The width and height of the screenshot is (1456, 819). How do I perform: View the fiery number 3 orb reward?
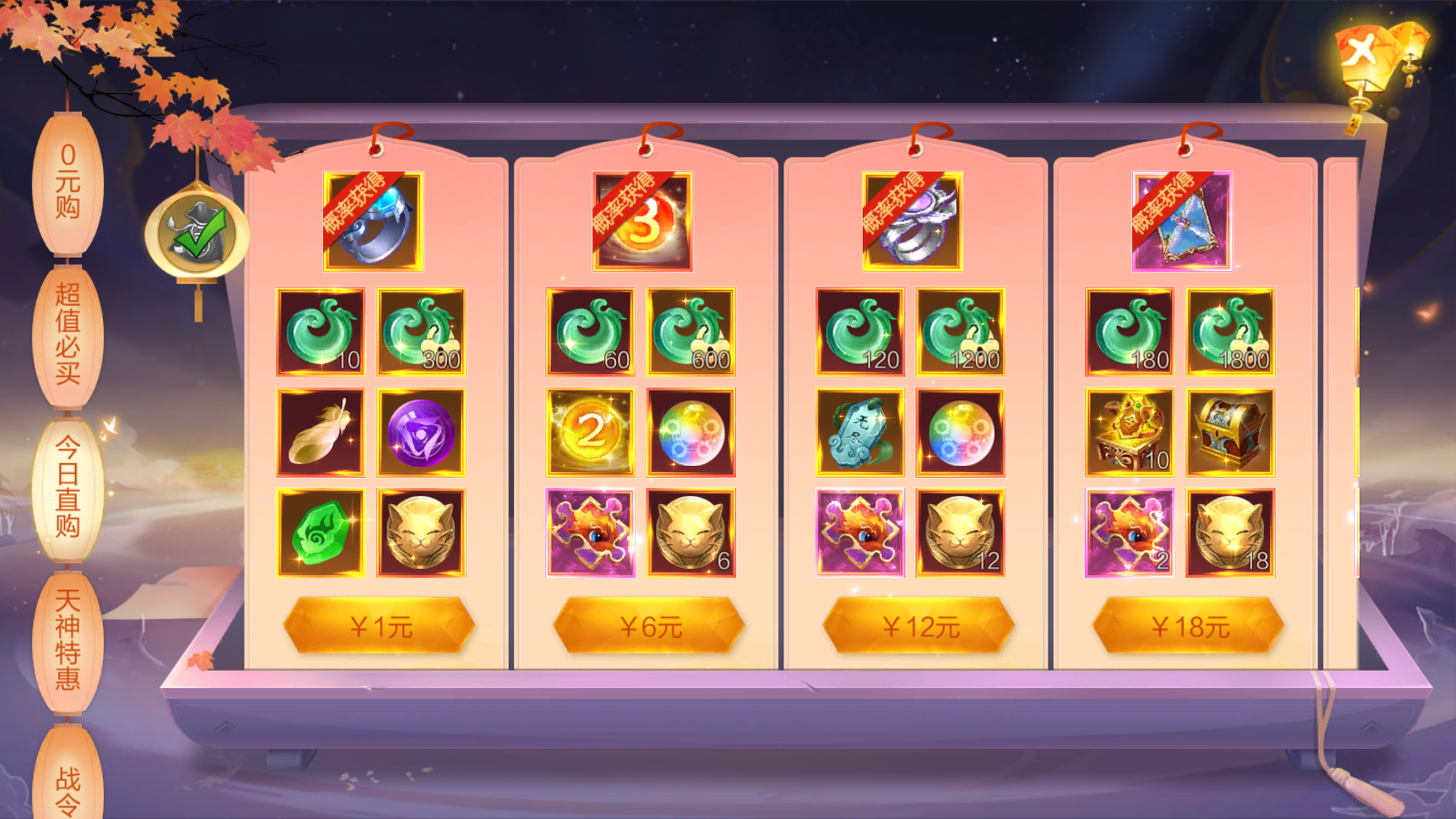coord(642,221)
